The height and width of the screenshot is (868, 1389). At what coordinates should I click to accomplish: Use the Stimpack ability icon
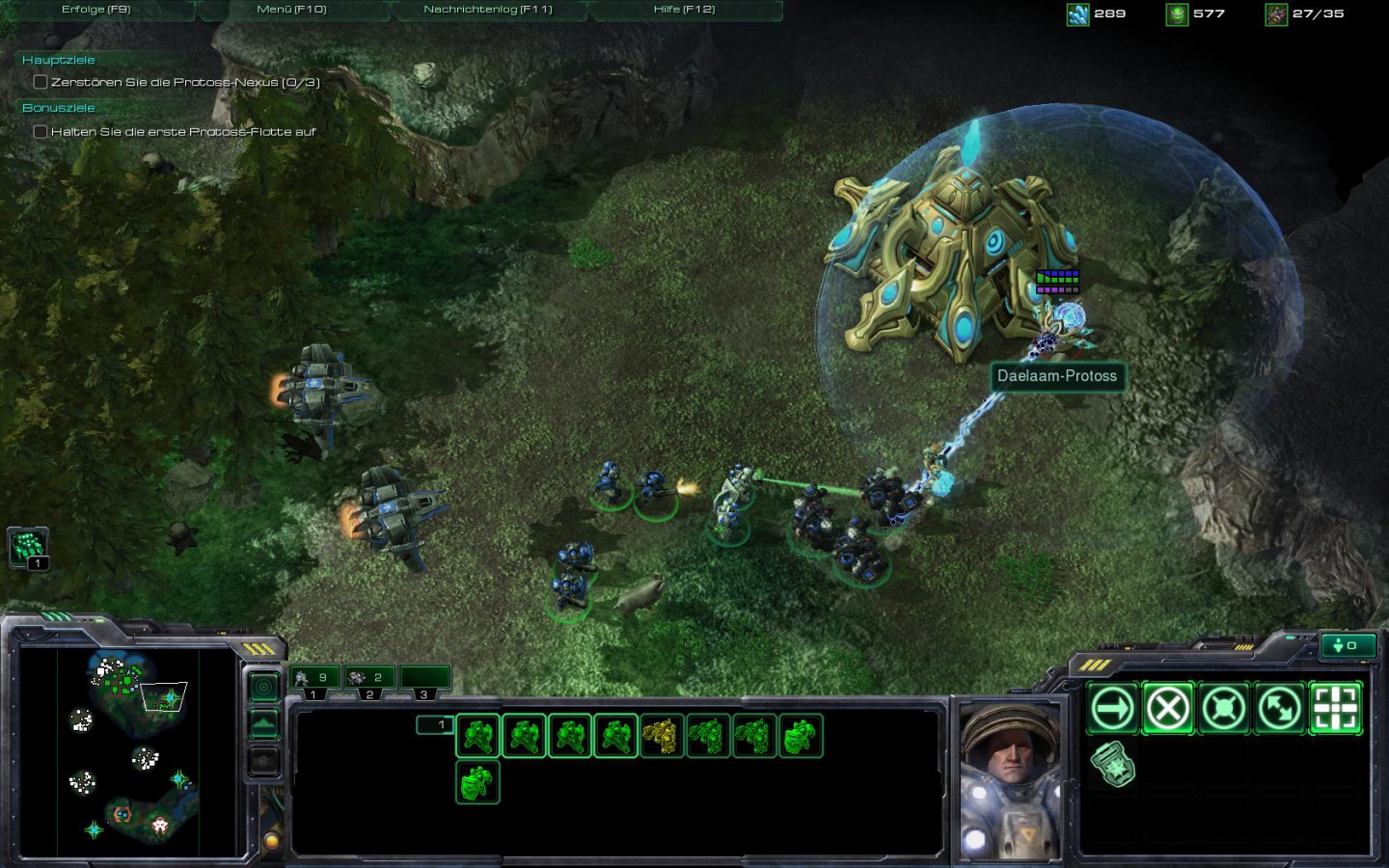click(x=1112, y=765)
